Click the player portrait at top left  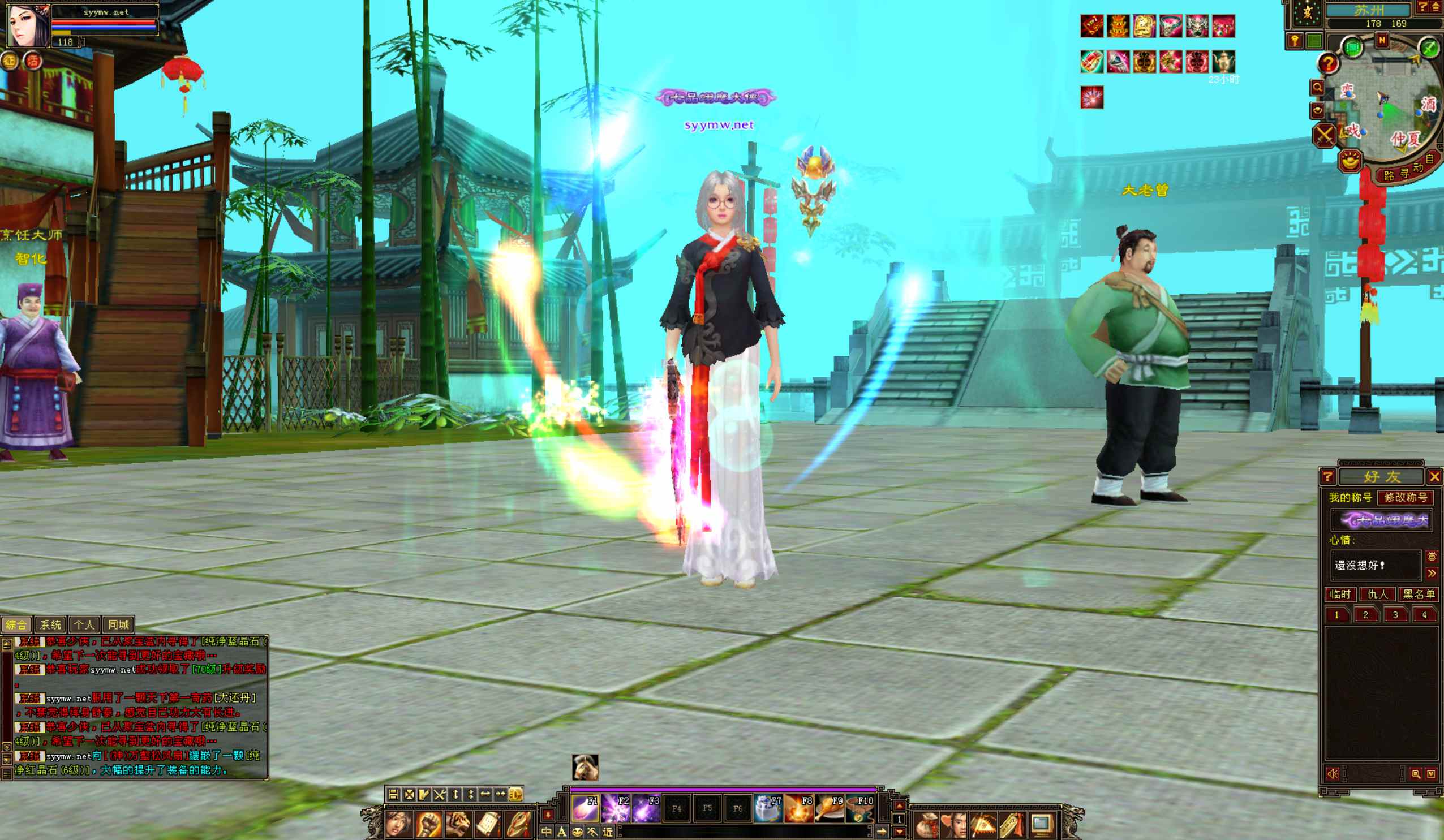point(27,24)
